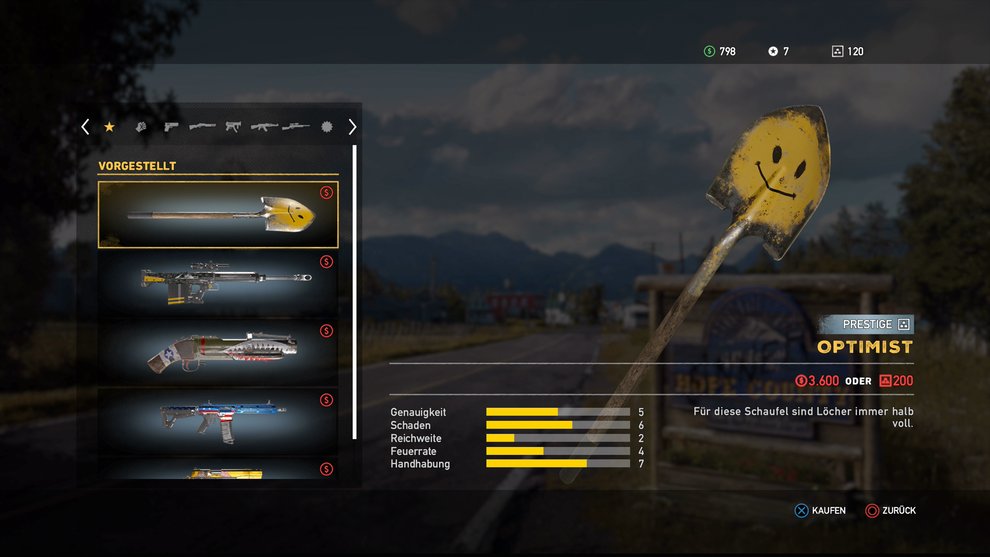The image size is (990, 557).
Task: Switch to the scoped sniper rifle tab
Action: pyautogui.click(x=296, y=127)
